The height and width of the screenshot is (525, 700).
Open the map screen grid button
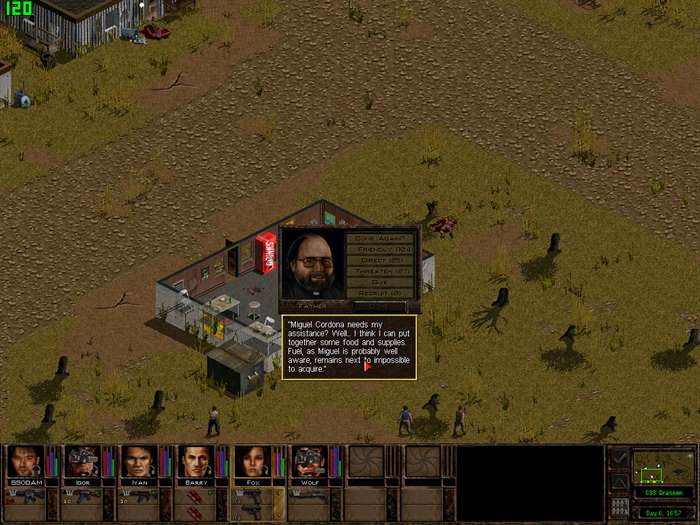coord(620,507)
